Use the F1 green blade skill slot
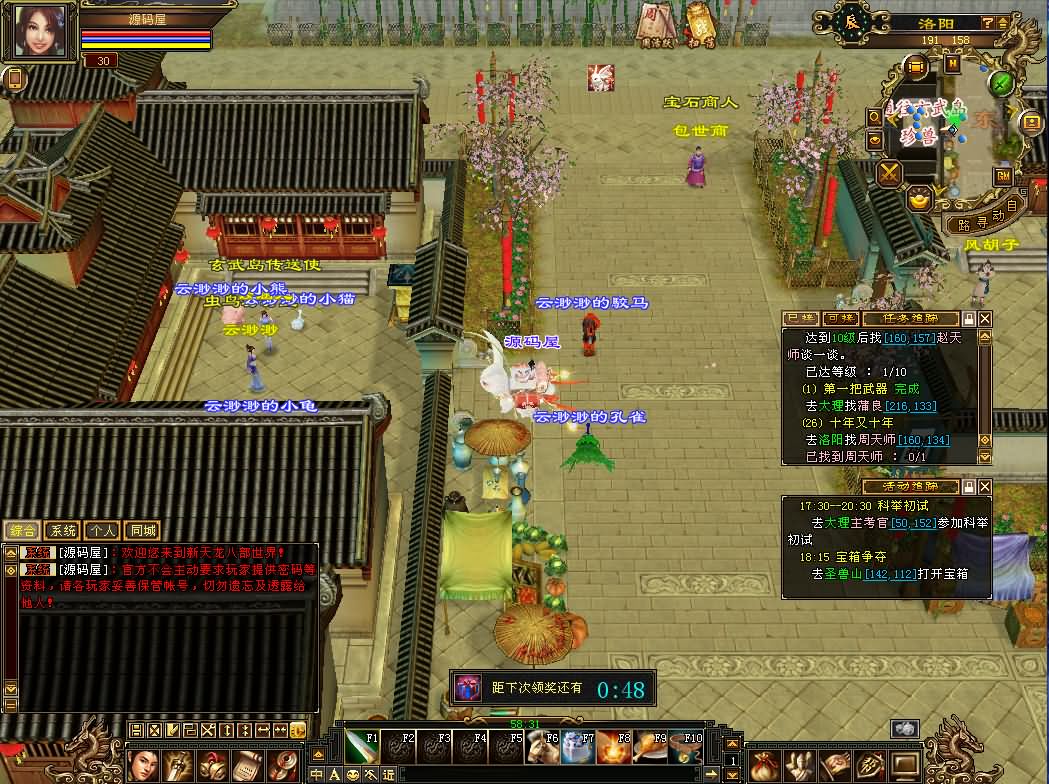 361,747
